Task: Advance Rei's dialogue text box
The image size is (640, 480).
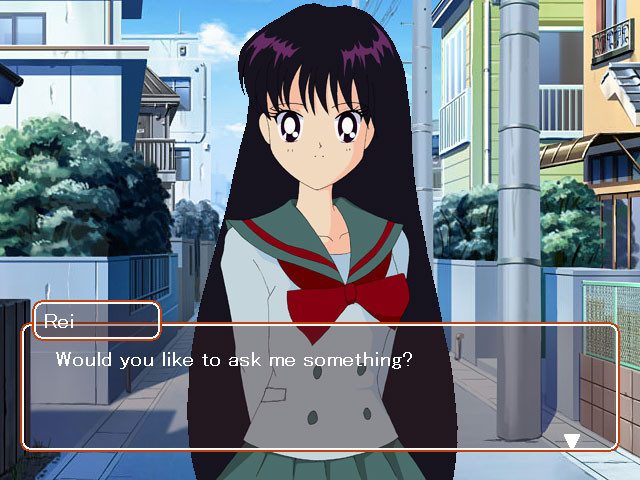Action: (320, 388)
